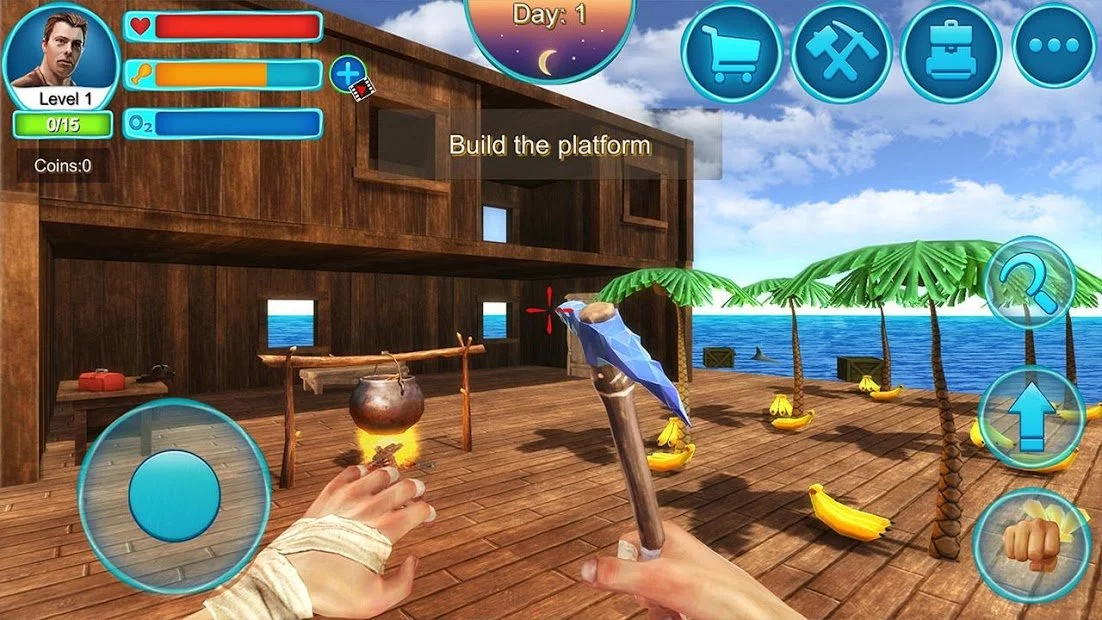Click the blue plus video-ad button
The height and width of the screenshot is (620, 1102).
tap(348, 74)
